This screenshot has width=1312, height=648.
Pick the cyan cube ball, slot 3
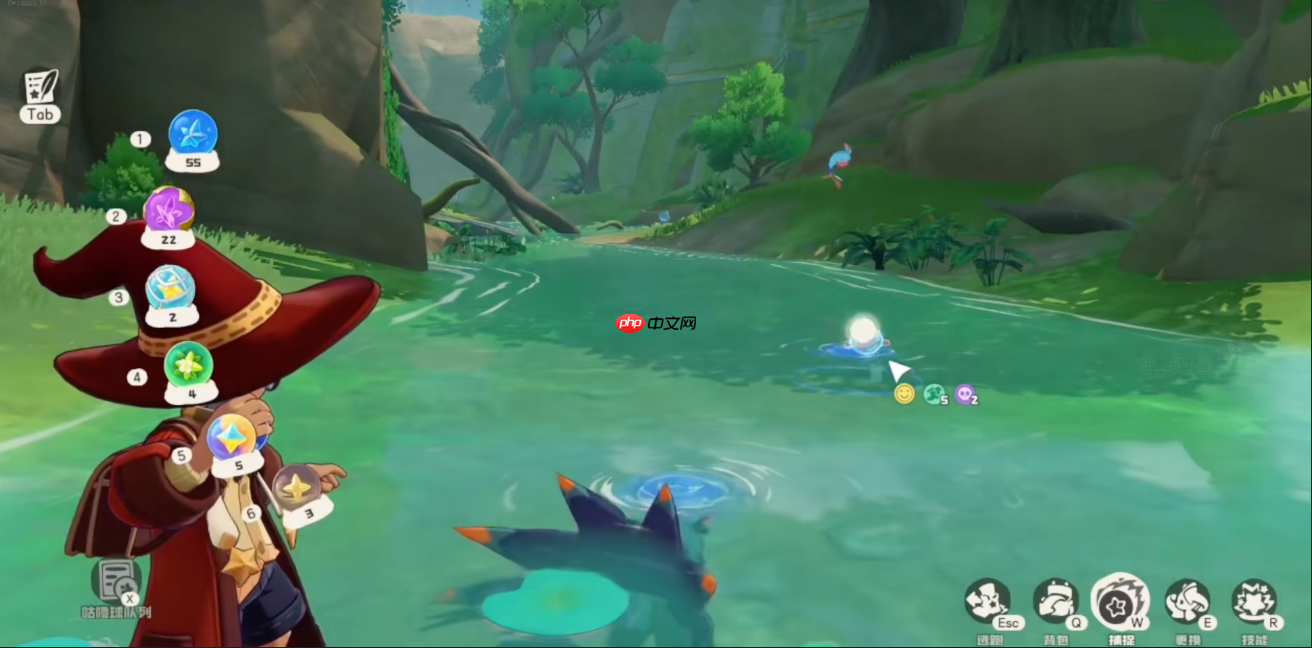(170, 289)
